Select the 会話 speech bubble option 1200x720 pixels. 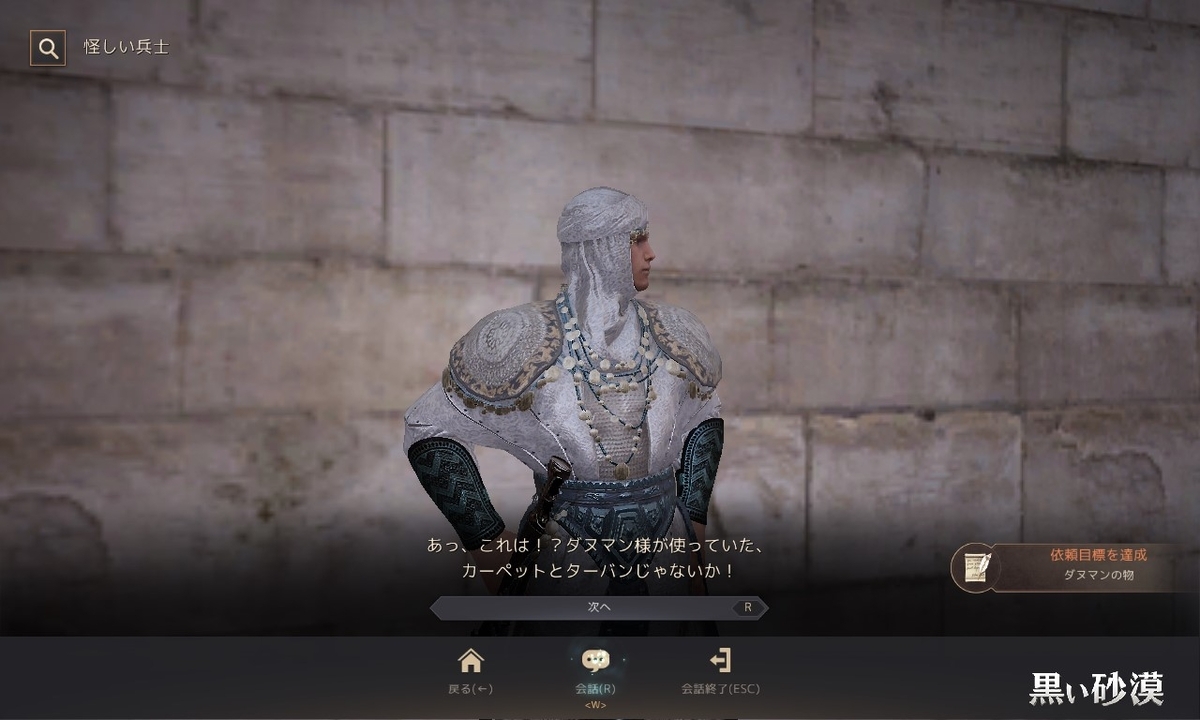click(595, 661)
